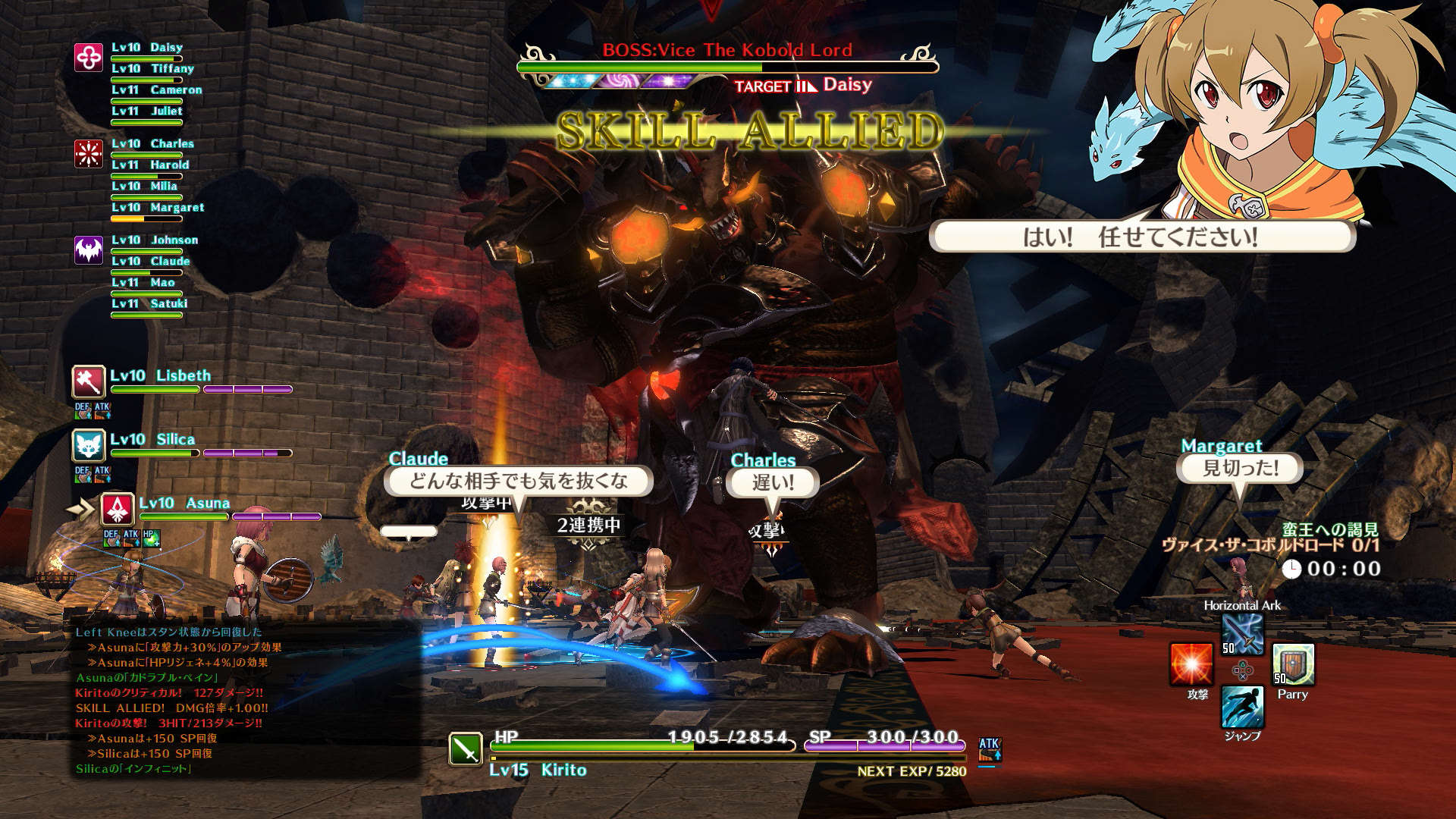Select the Parry shield skill icon
The width and height of the screenshot is (1456, 819).
click(x=1293, y=665)
